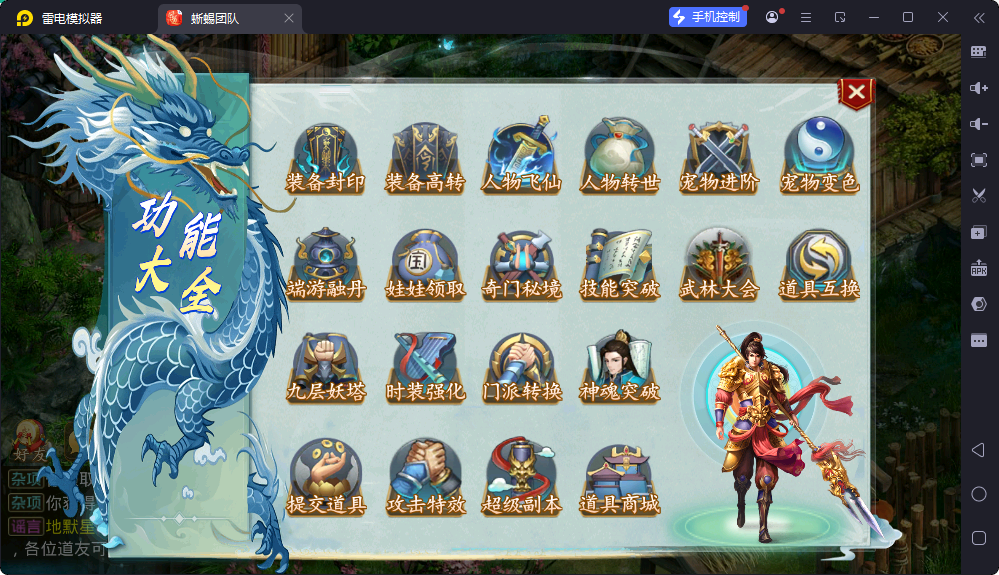Select the 装备高转 icon
Screen dimensions: 999x575
425,159
